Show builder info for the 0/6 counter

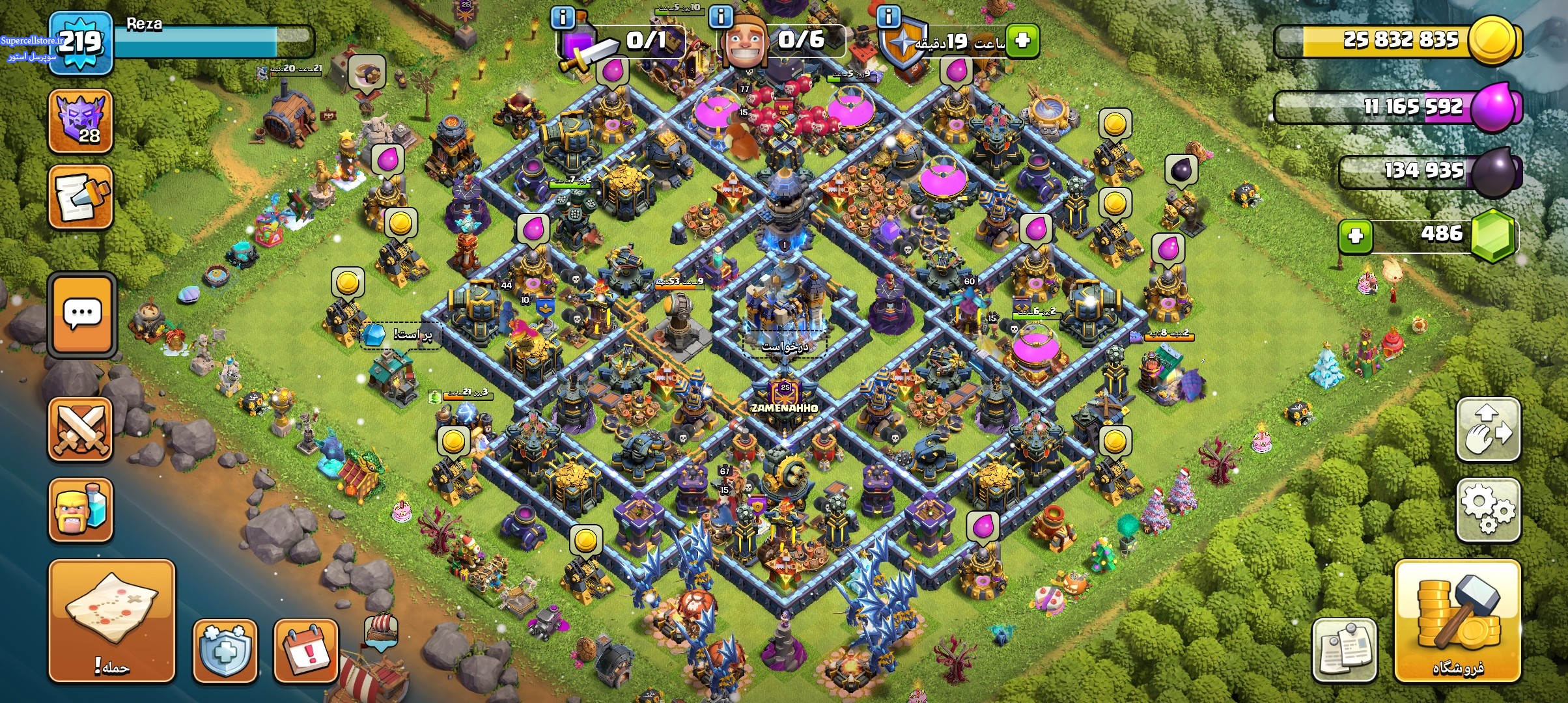coord(721,17)
